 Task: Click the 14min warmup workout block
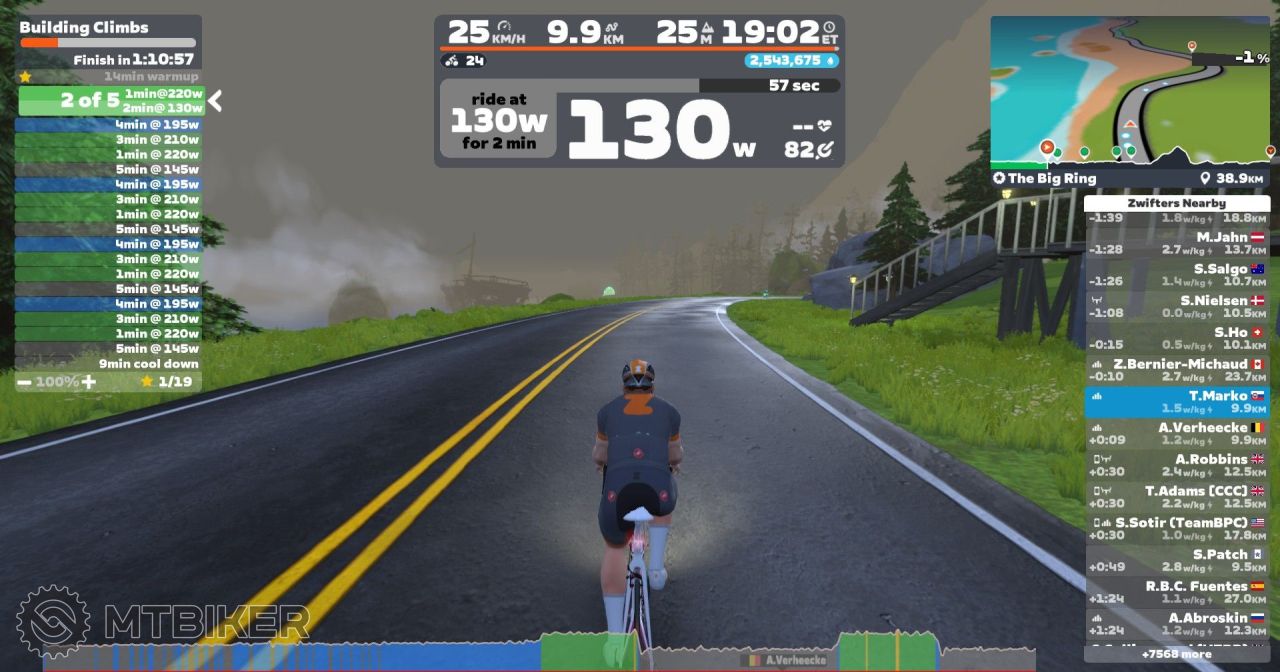(x=108, y=76)
